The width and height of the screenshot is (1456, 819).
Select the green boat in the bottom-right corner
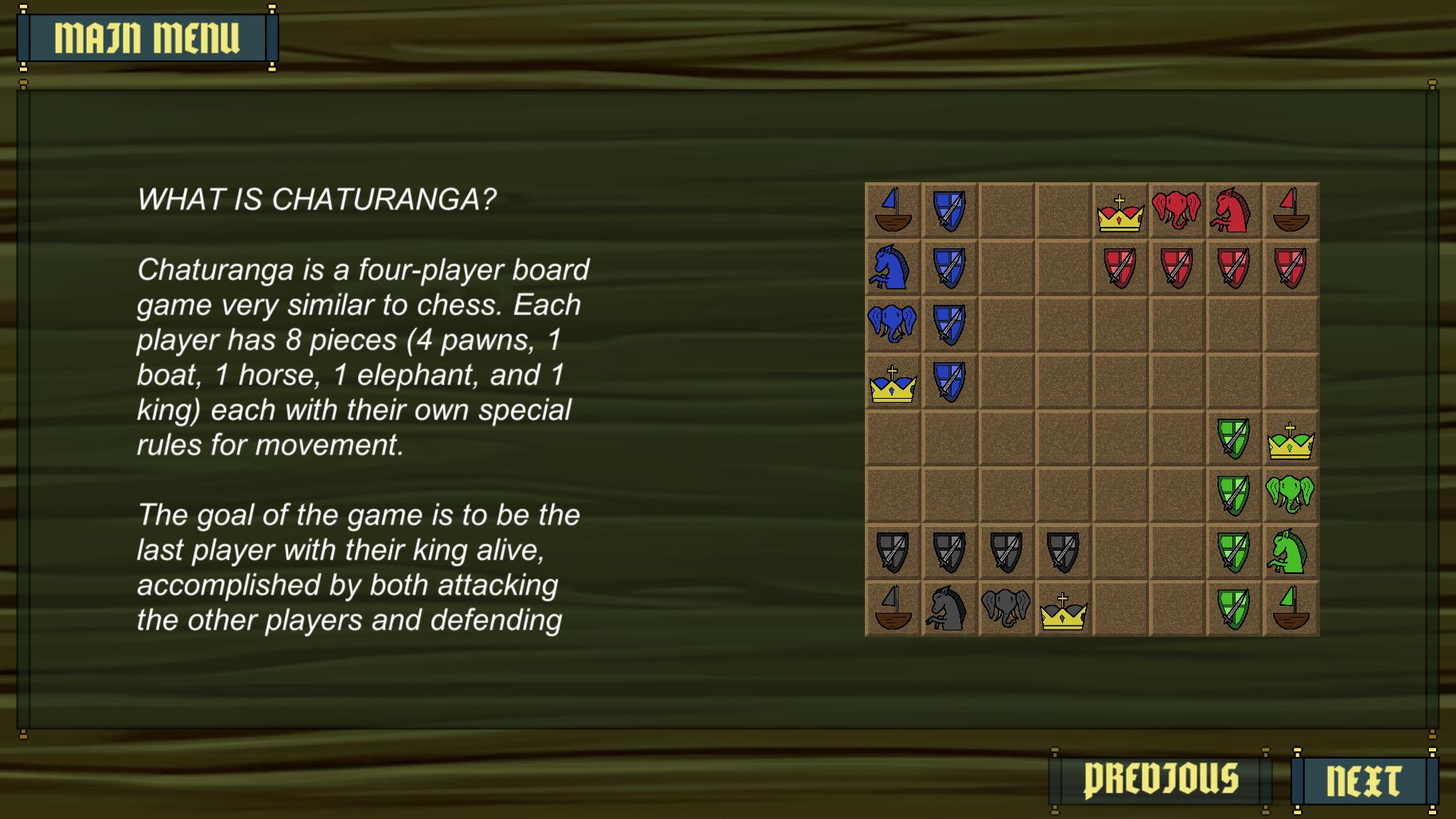(1291, 609)
